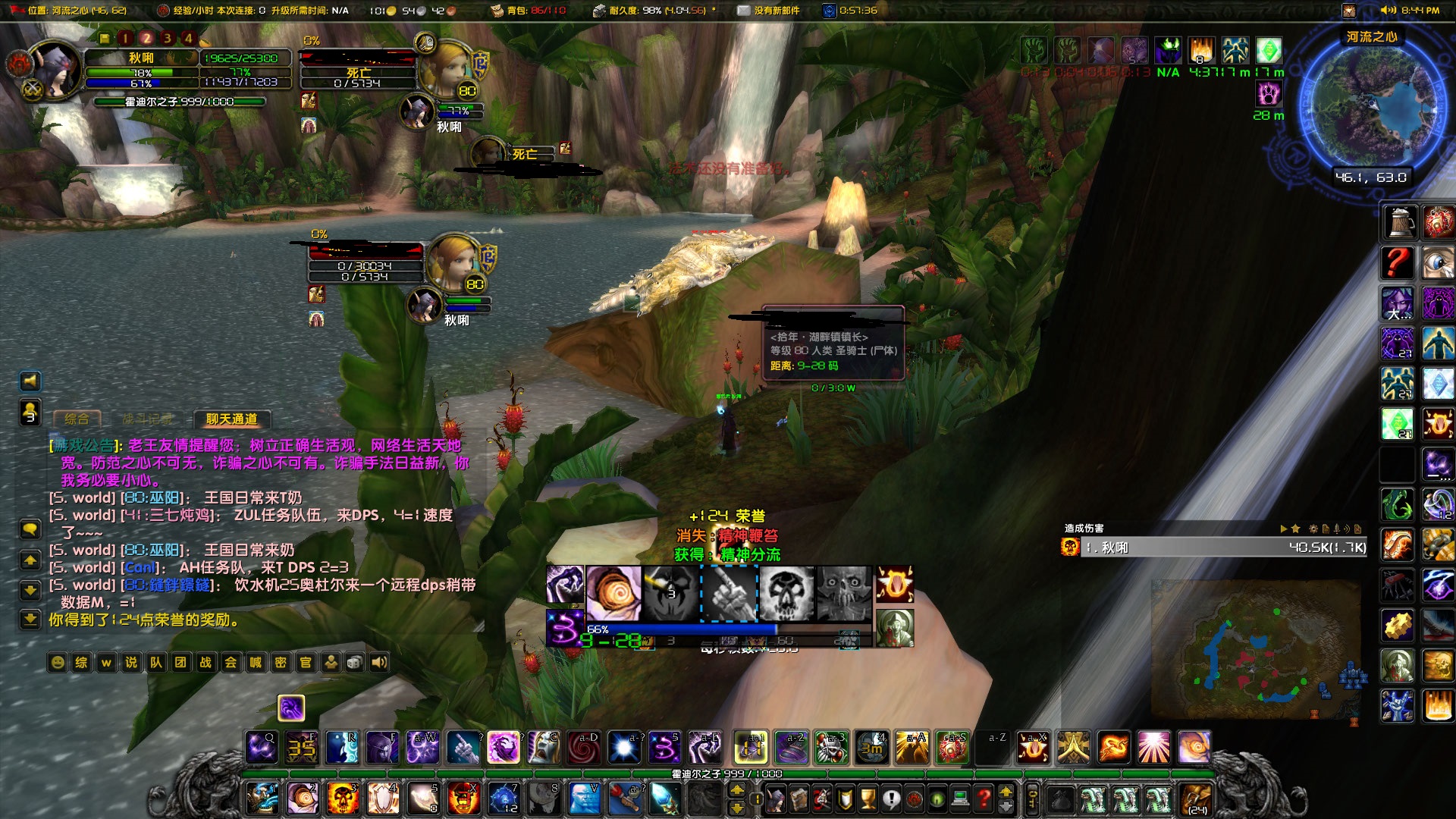
Task: Click the chat scroll-down arrow button
Action: 30,589
